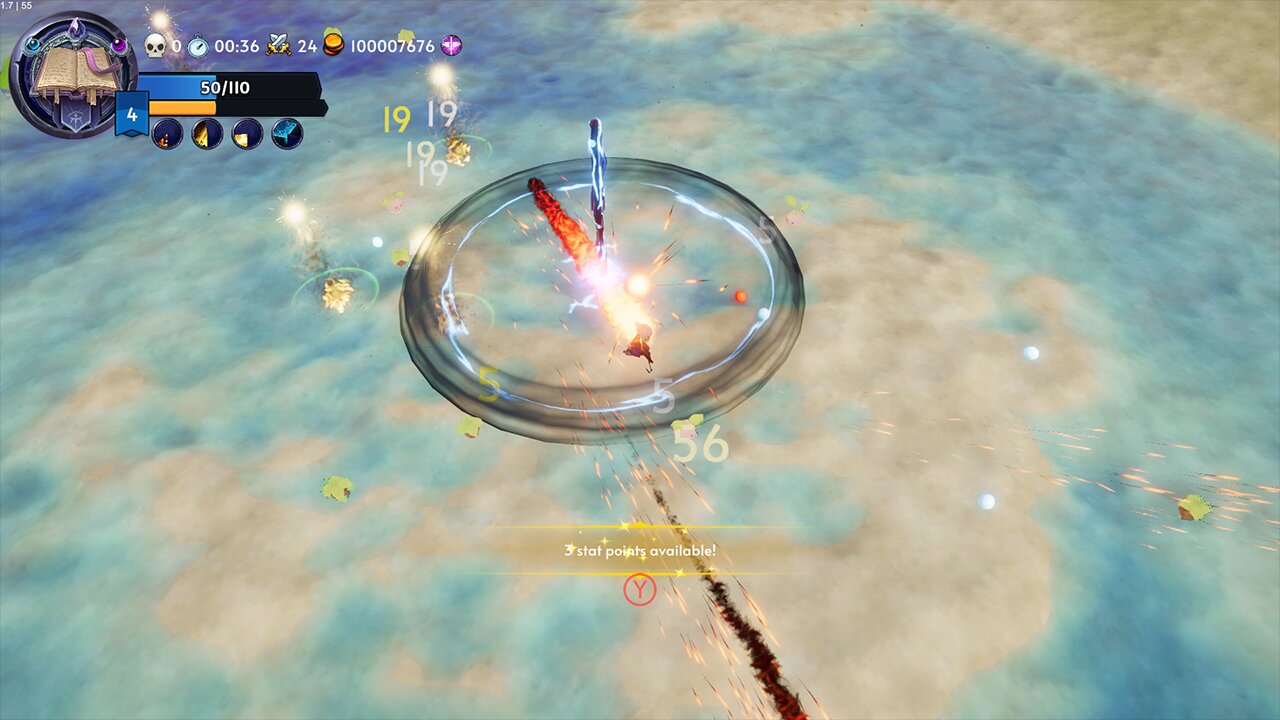Select the second flame wall ability icon
The height and width of the screenshot is (720, 1280).
pos(205,134)
